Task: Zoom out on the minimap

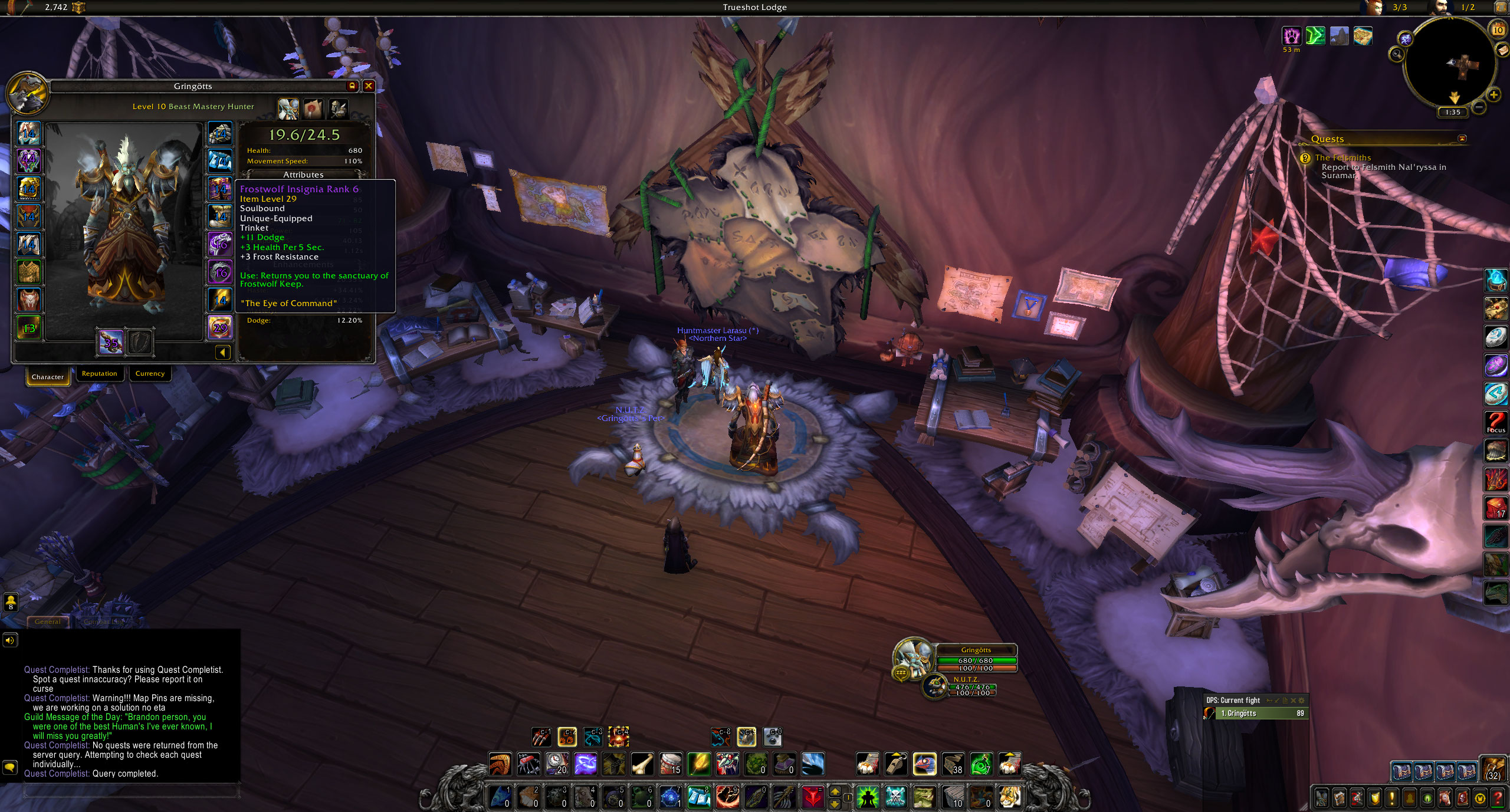Action: (x=1478, y=107)
